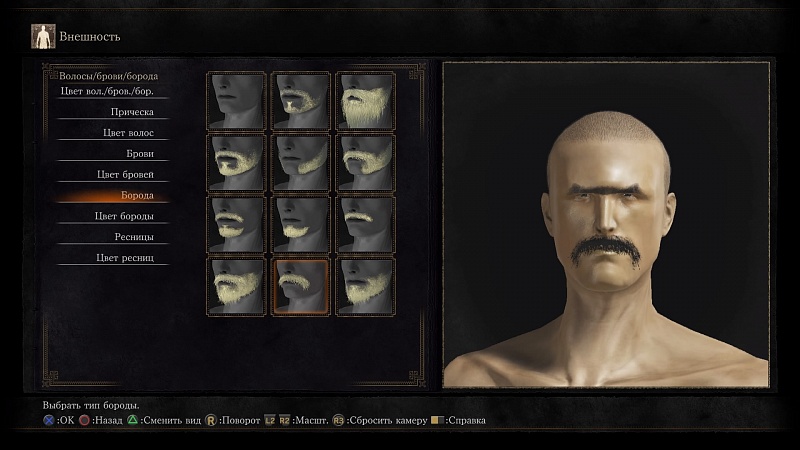Pick the orange-highlighted mustache thumbnail
The width and height of the screenshot is (800, 450).
301,287
